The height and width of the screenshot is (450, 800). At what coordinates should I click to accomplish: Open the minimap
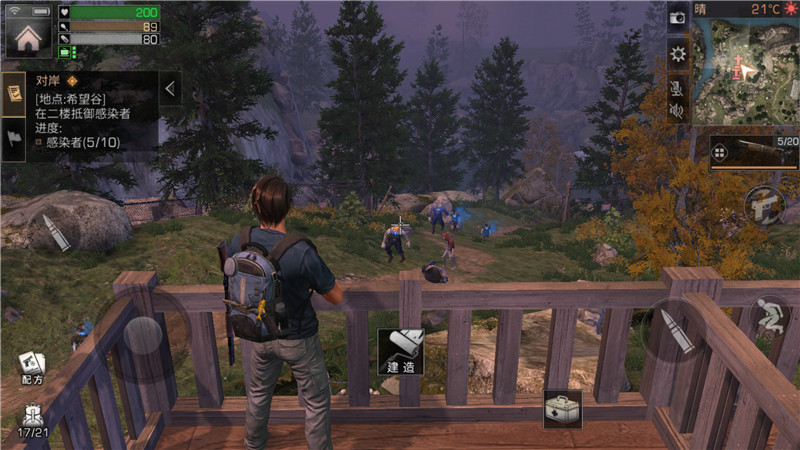(745, 70)
